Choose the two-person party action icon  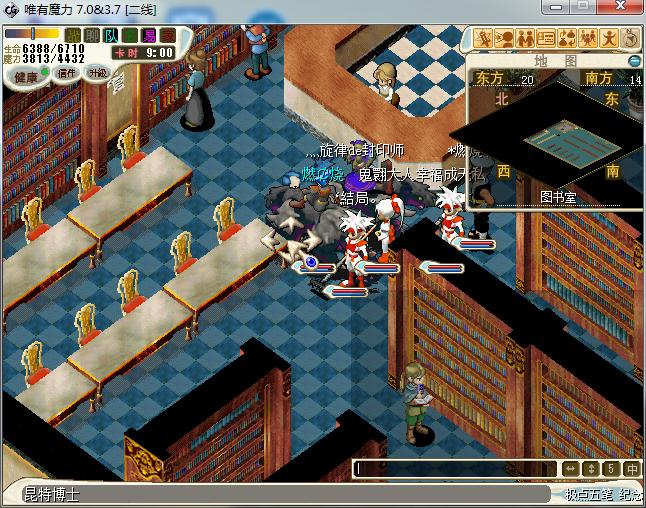pyautogui.click(x=524, y=39)
